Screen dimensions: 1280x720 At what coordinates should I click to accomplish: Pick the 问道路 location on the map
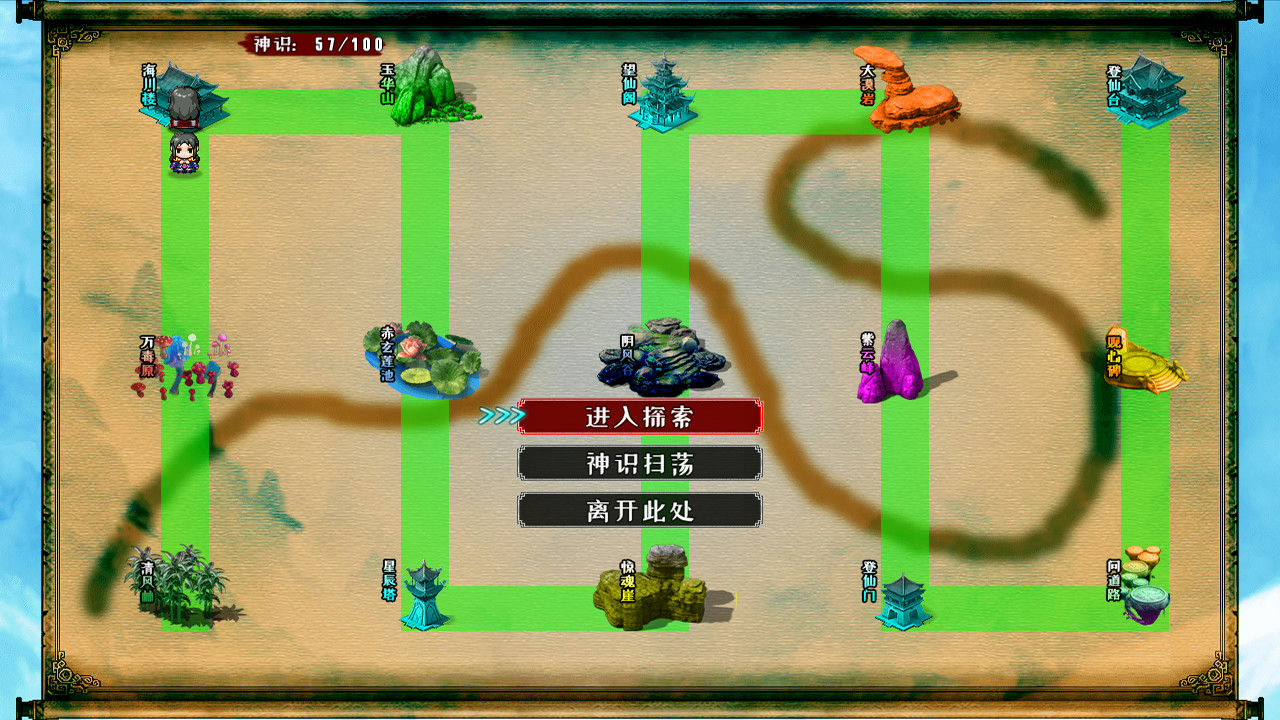tap(1145, 590)
